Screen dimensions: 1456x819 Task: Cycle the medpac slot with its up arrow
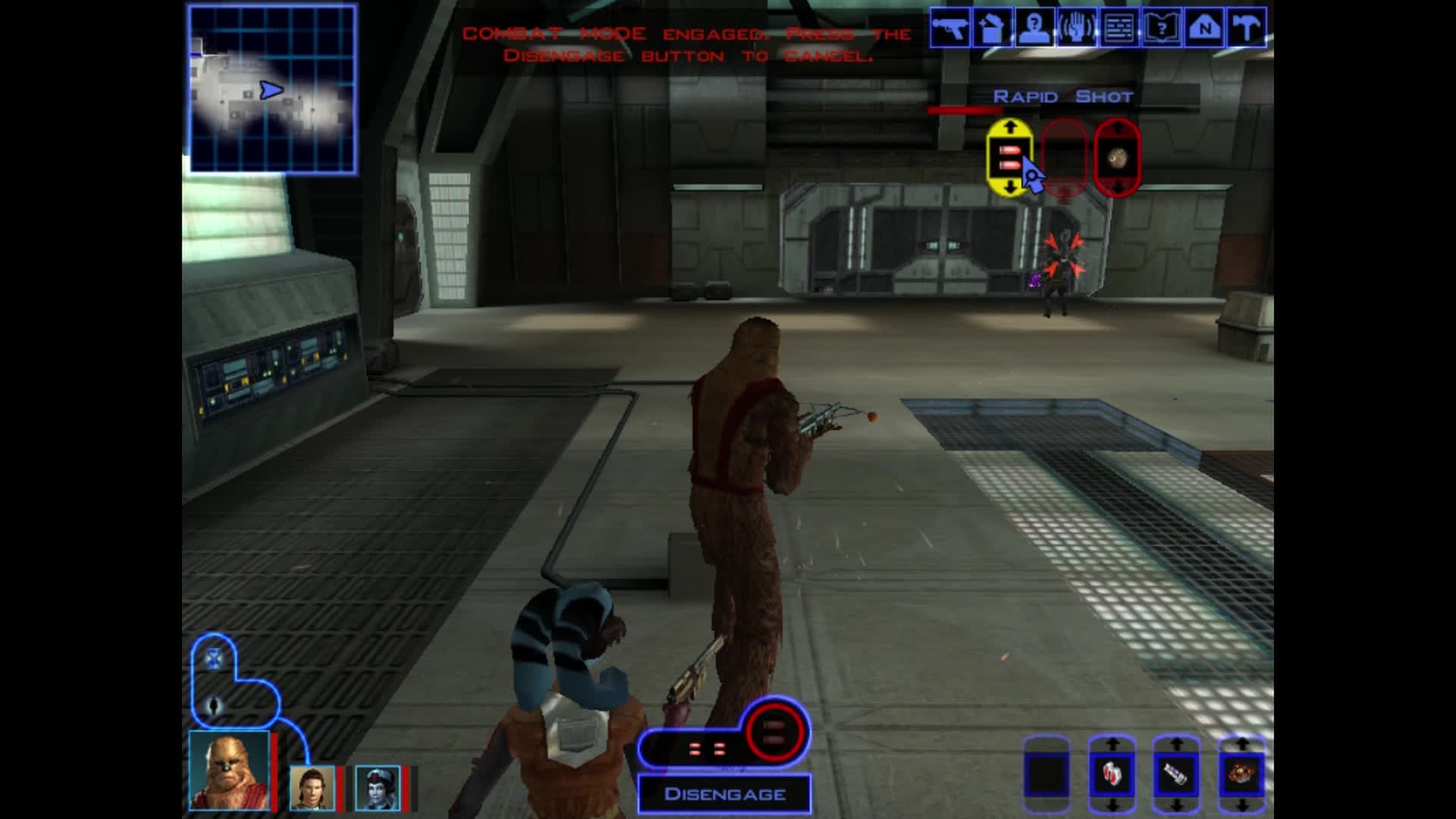[1112, 745]
